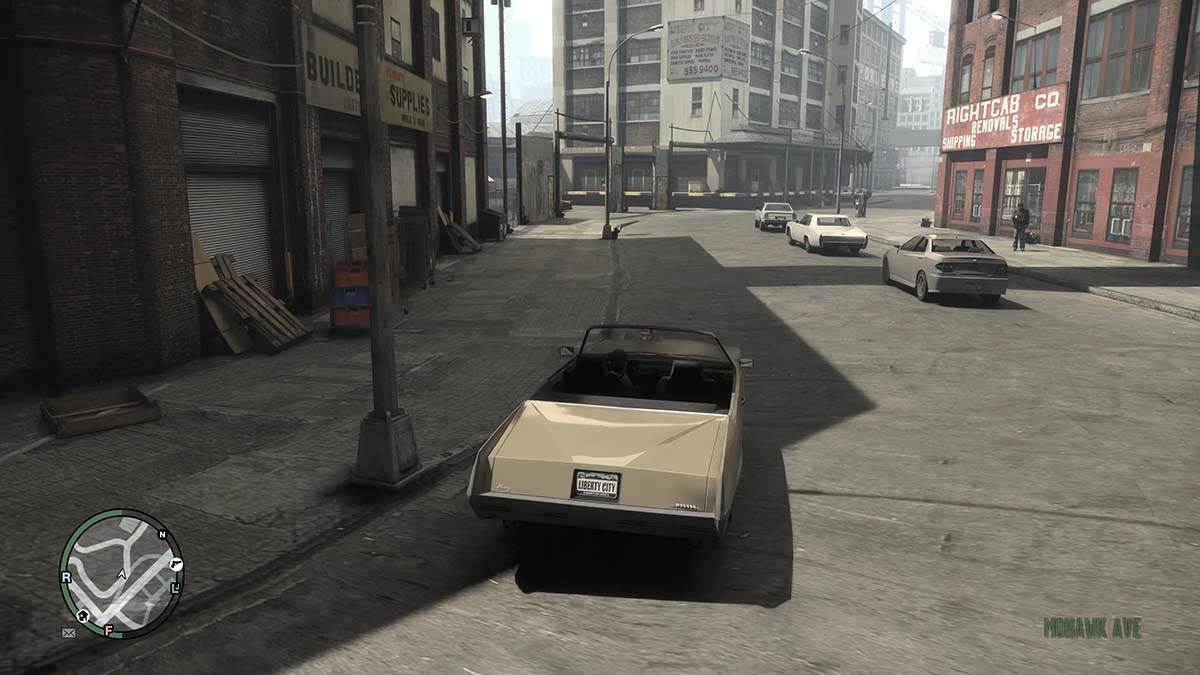Click the circular street minimap
This screenshot has width=1200, height=675.
pos(121,573)
